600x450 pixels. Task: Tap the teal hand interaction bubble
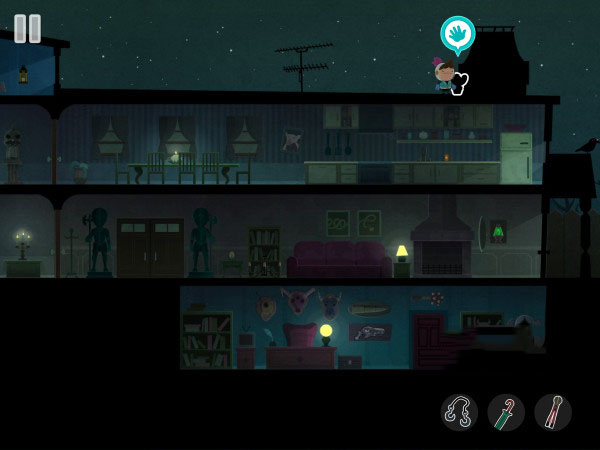click(457, 34)
